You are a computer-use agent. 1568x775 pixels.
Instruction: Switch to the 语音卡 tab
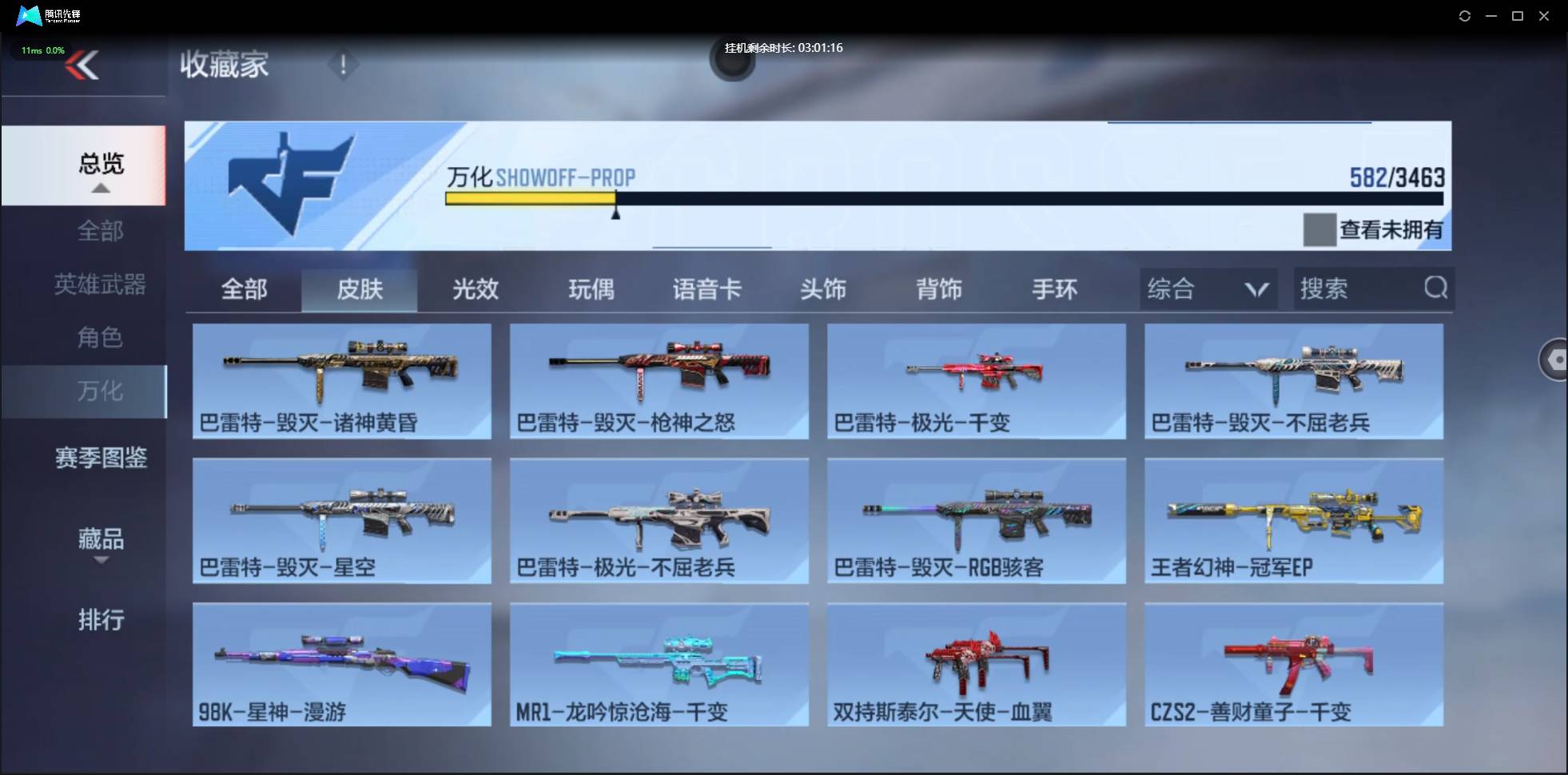click(707, 289)
